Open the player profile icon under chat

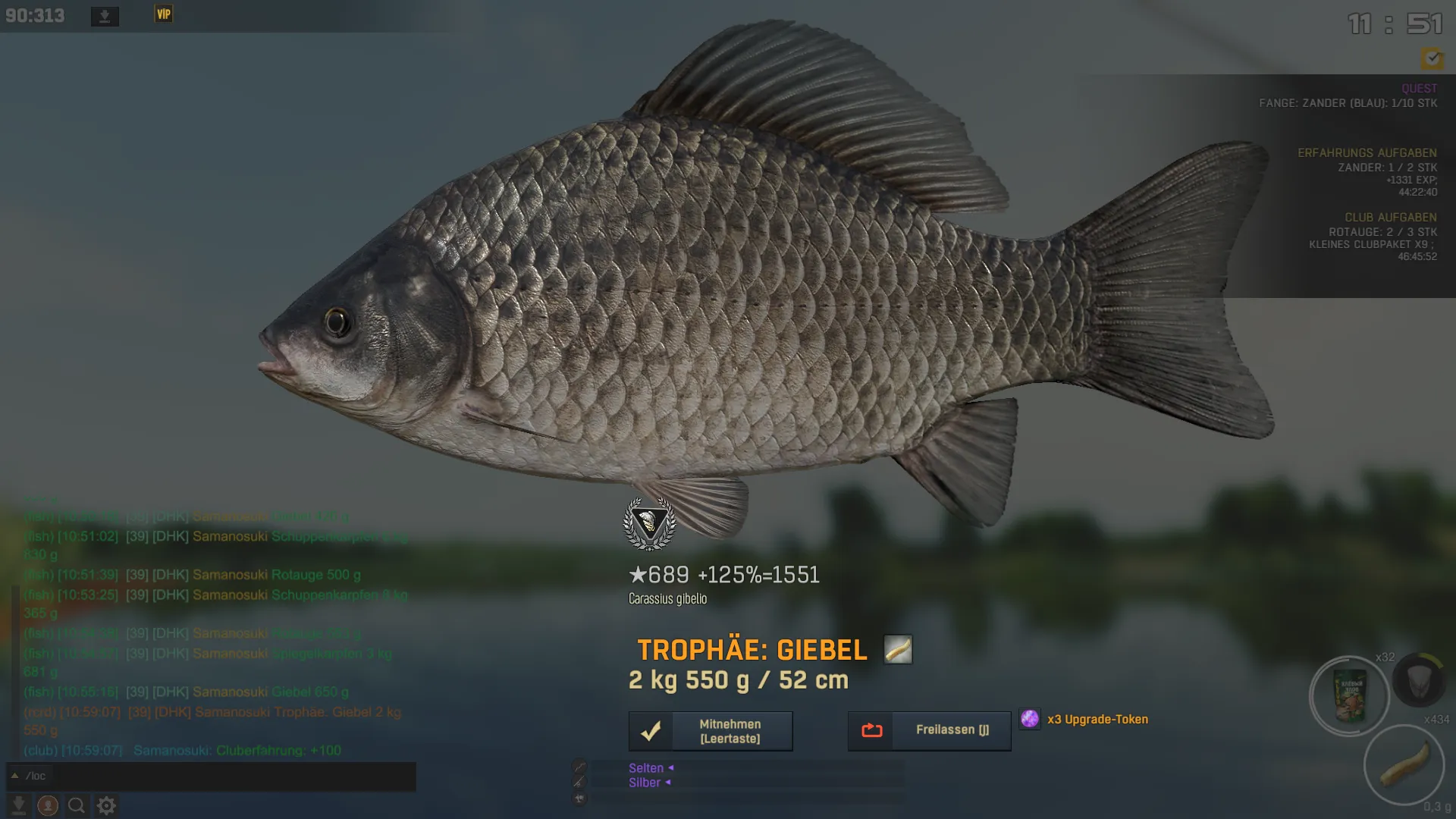(x=48, y=805)
